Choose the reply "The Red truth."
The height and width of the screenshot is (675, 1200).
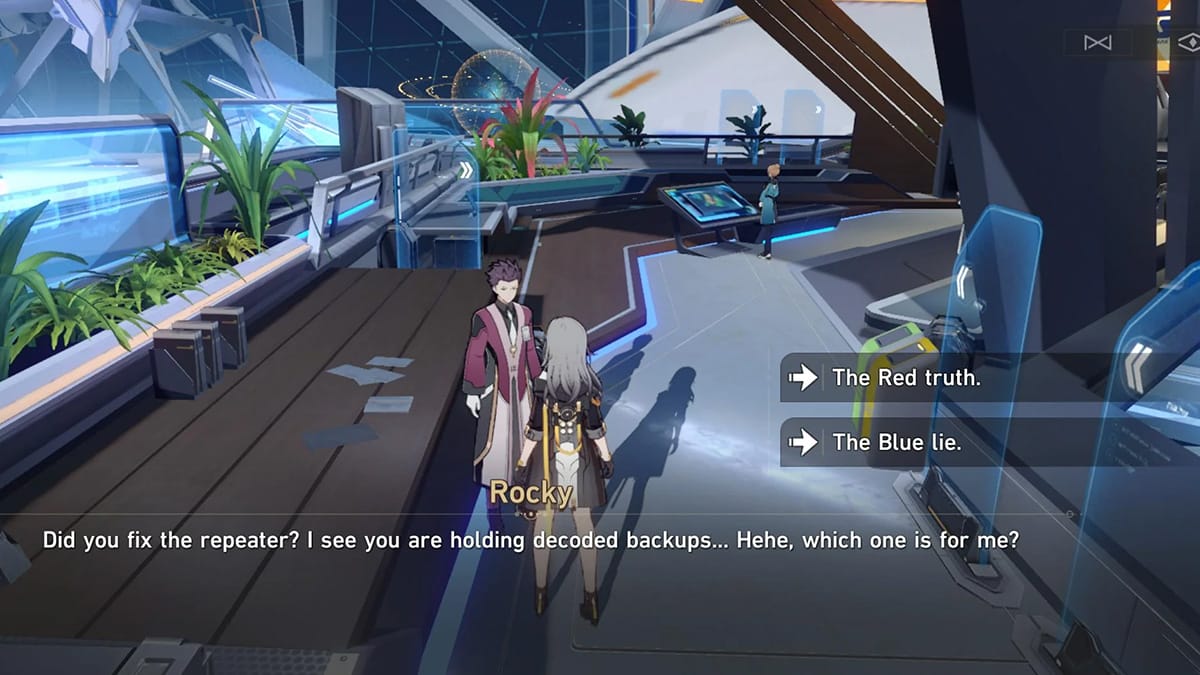[x=905, y=377]
